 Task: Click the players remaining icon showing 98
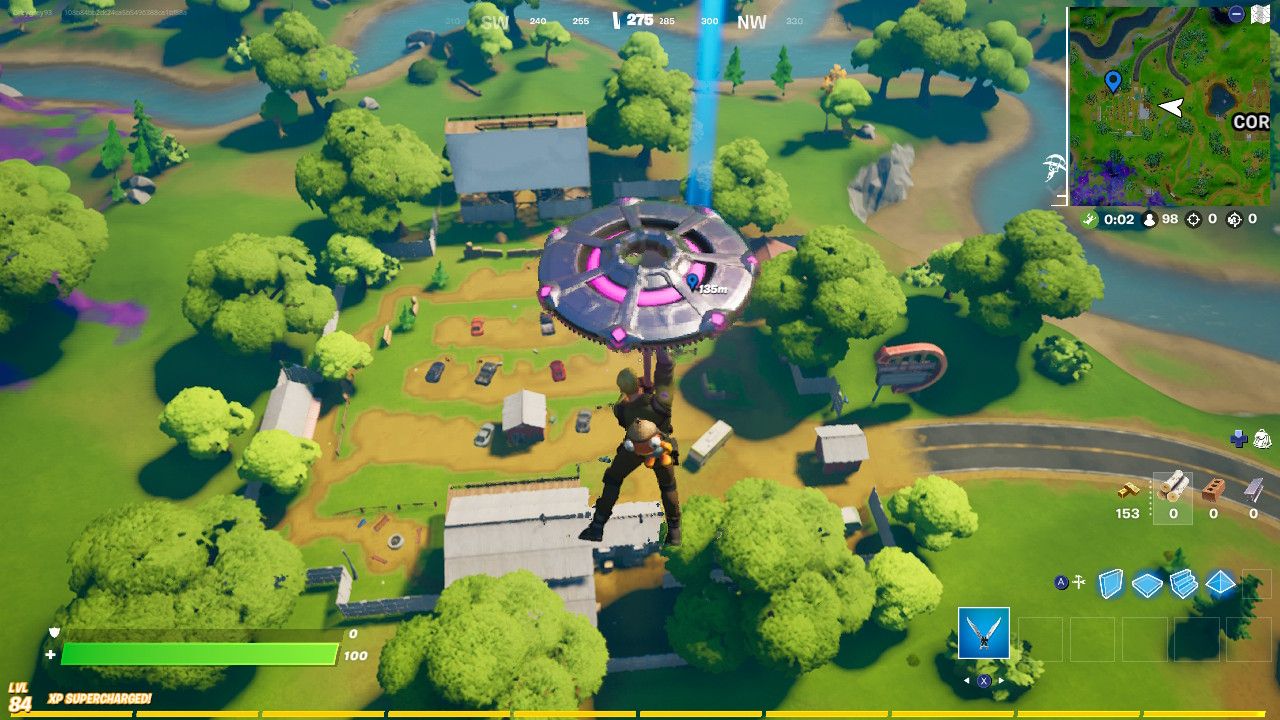click(x=1149, y=220)
